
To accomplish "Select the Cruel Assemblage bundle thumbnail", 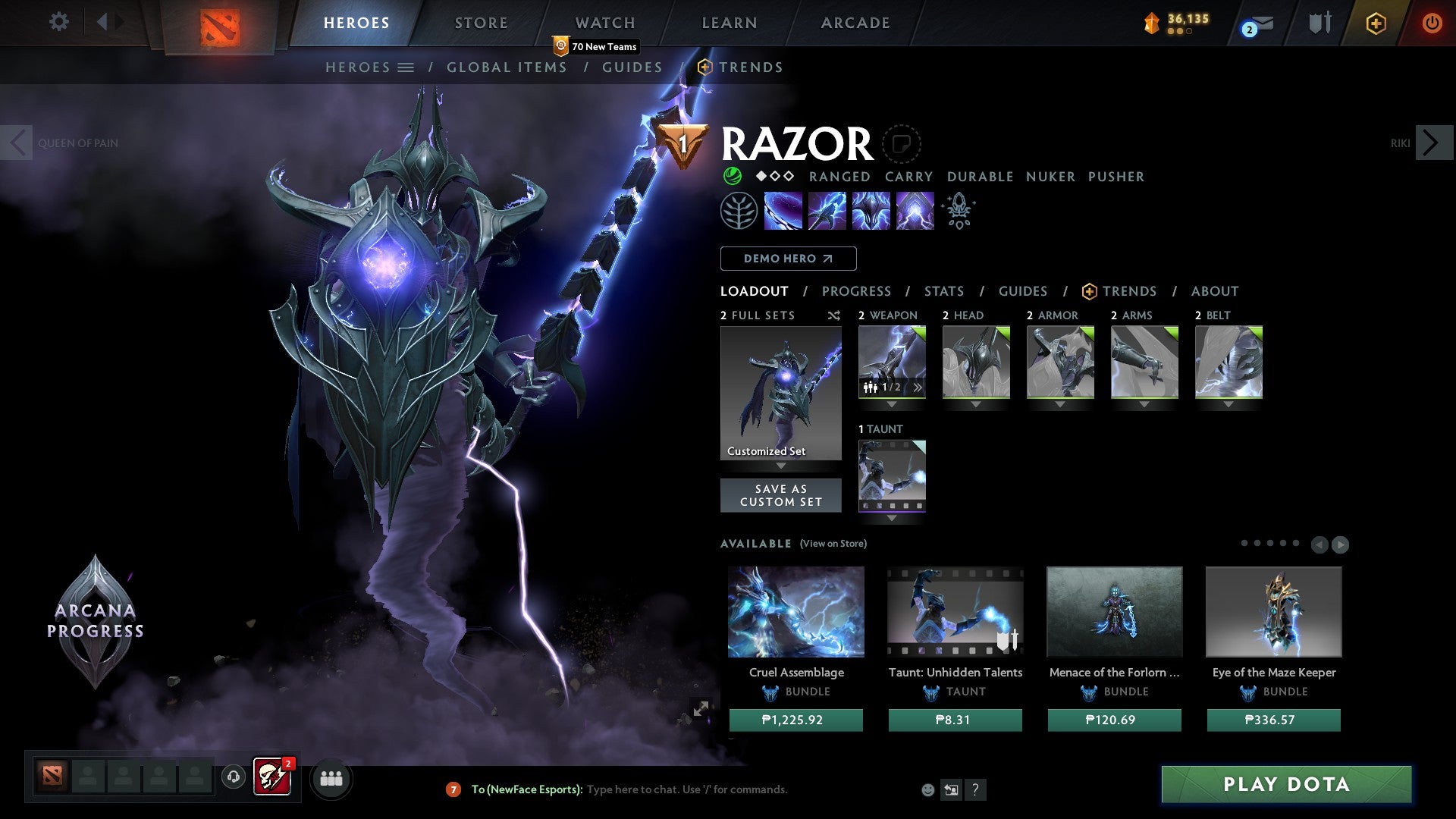I will tap(795, 611).
